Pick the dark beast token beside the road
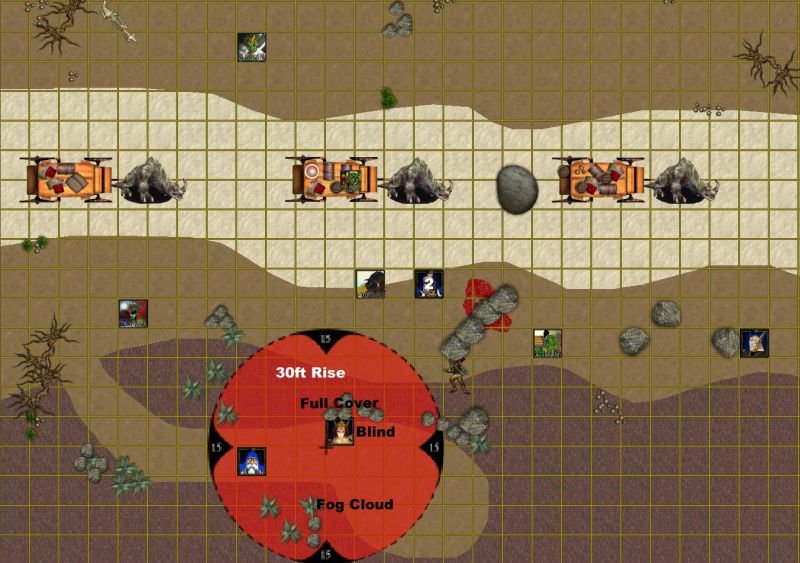This screenshot has height=563, width=800. [371, 284]
